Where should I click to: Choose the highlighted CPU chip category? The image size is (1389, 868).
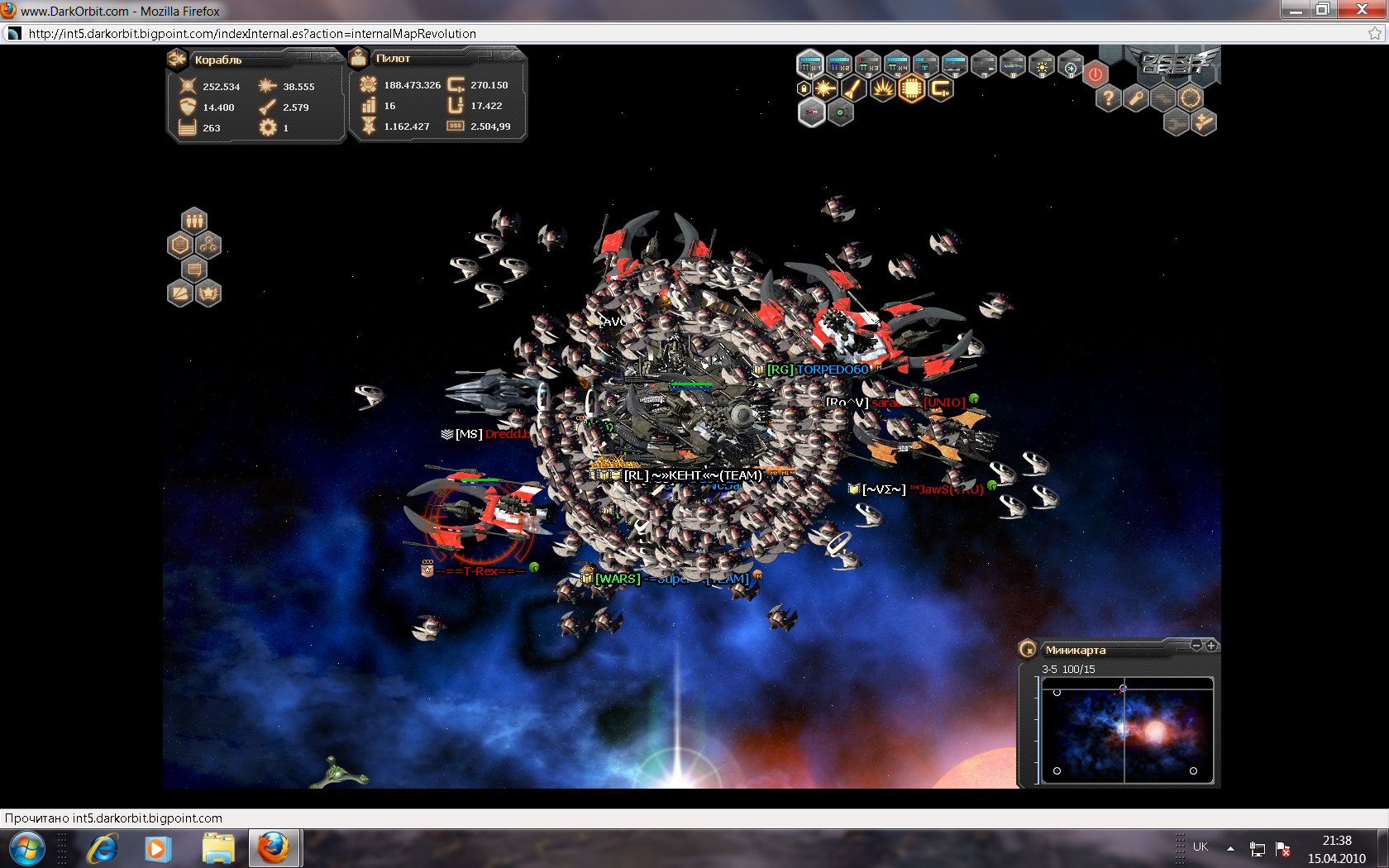pos(911,88)
